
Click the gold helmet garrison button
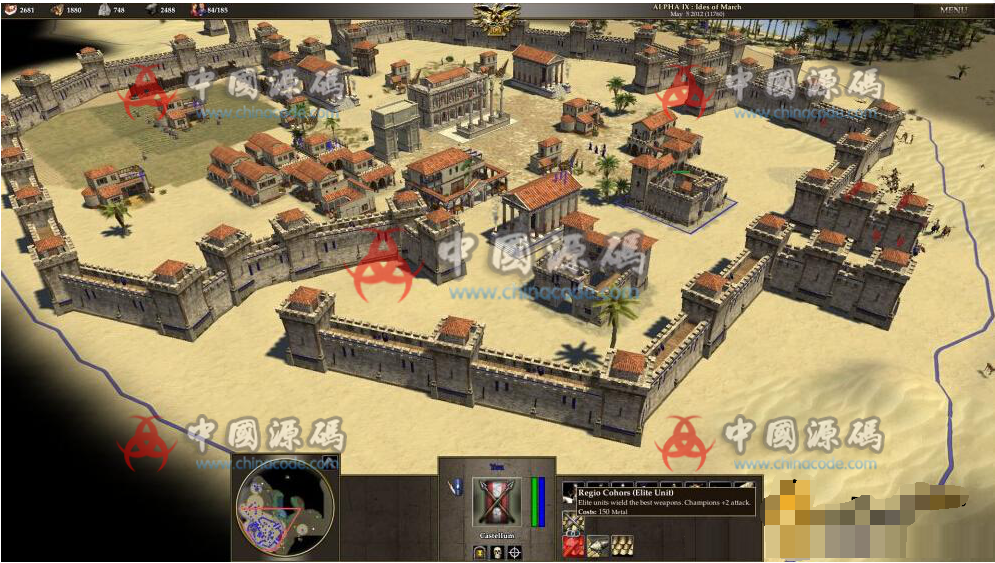click(479, 552)
